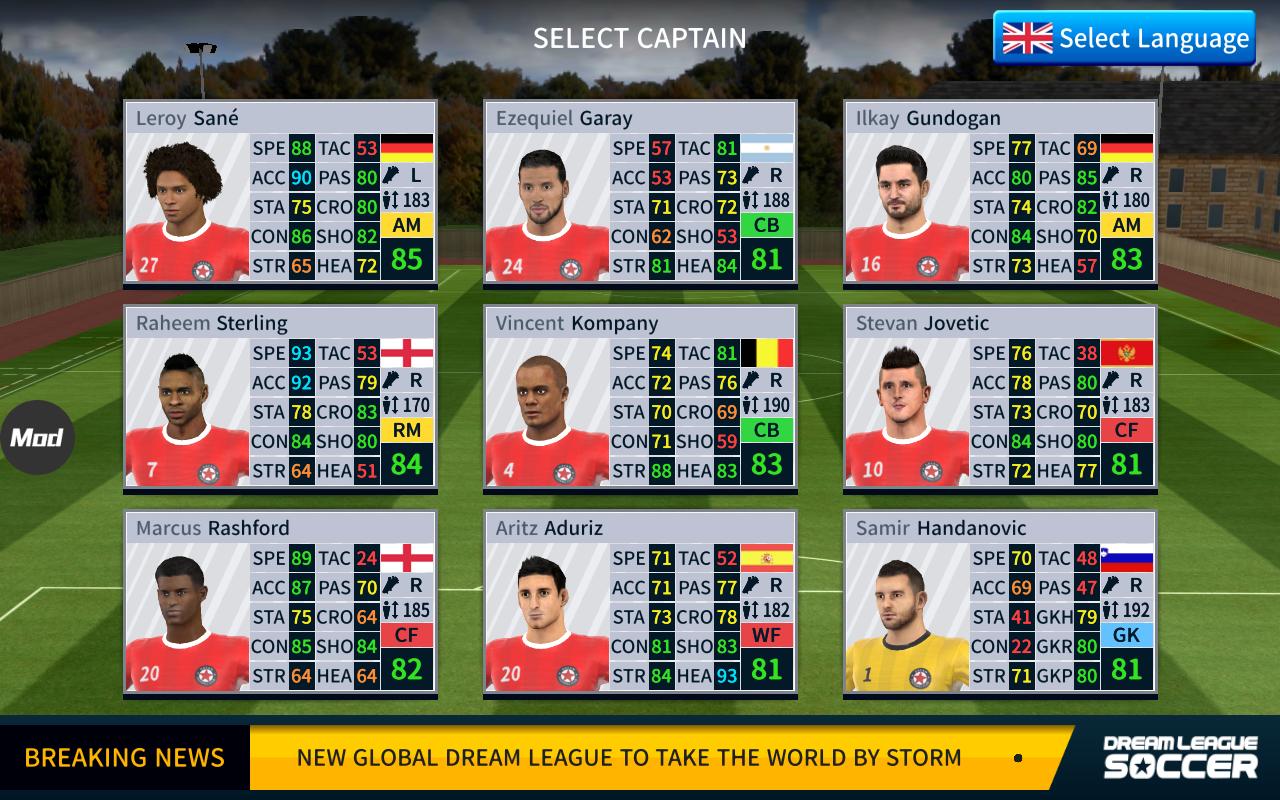Pick goalkeeper Samir Handanovic as captain
Viewport: 1280px width, 800px height.
pyautogui.click(x=1000, y=603)
